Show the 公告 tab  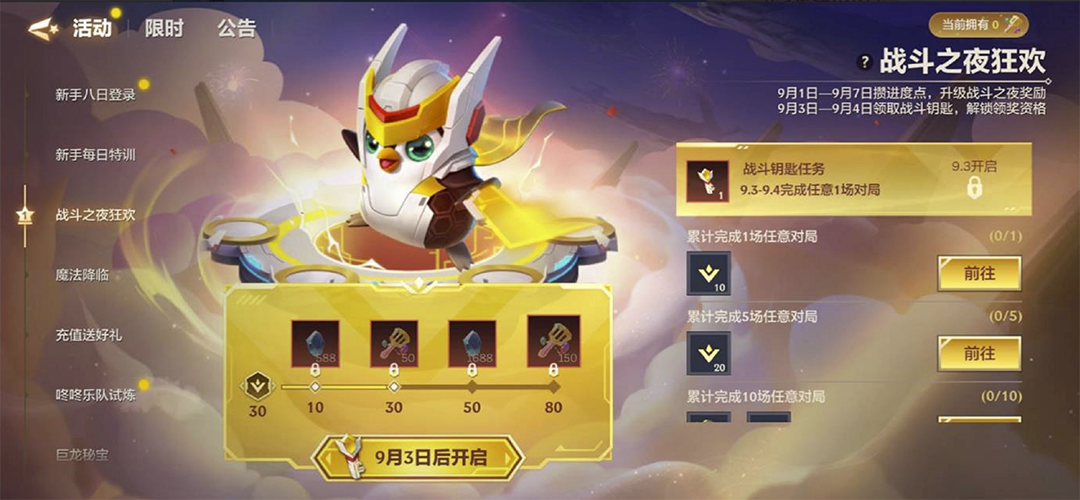(237, 28)
